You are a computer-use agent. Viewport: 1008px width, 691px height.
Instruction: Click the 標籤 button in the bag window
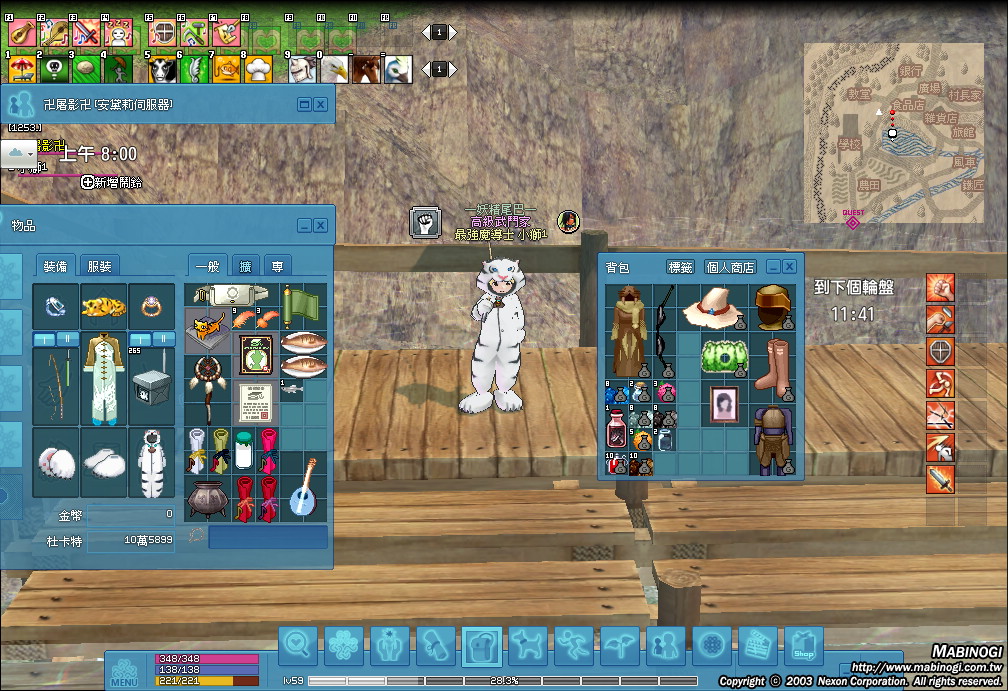pos(681,267)
